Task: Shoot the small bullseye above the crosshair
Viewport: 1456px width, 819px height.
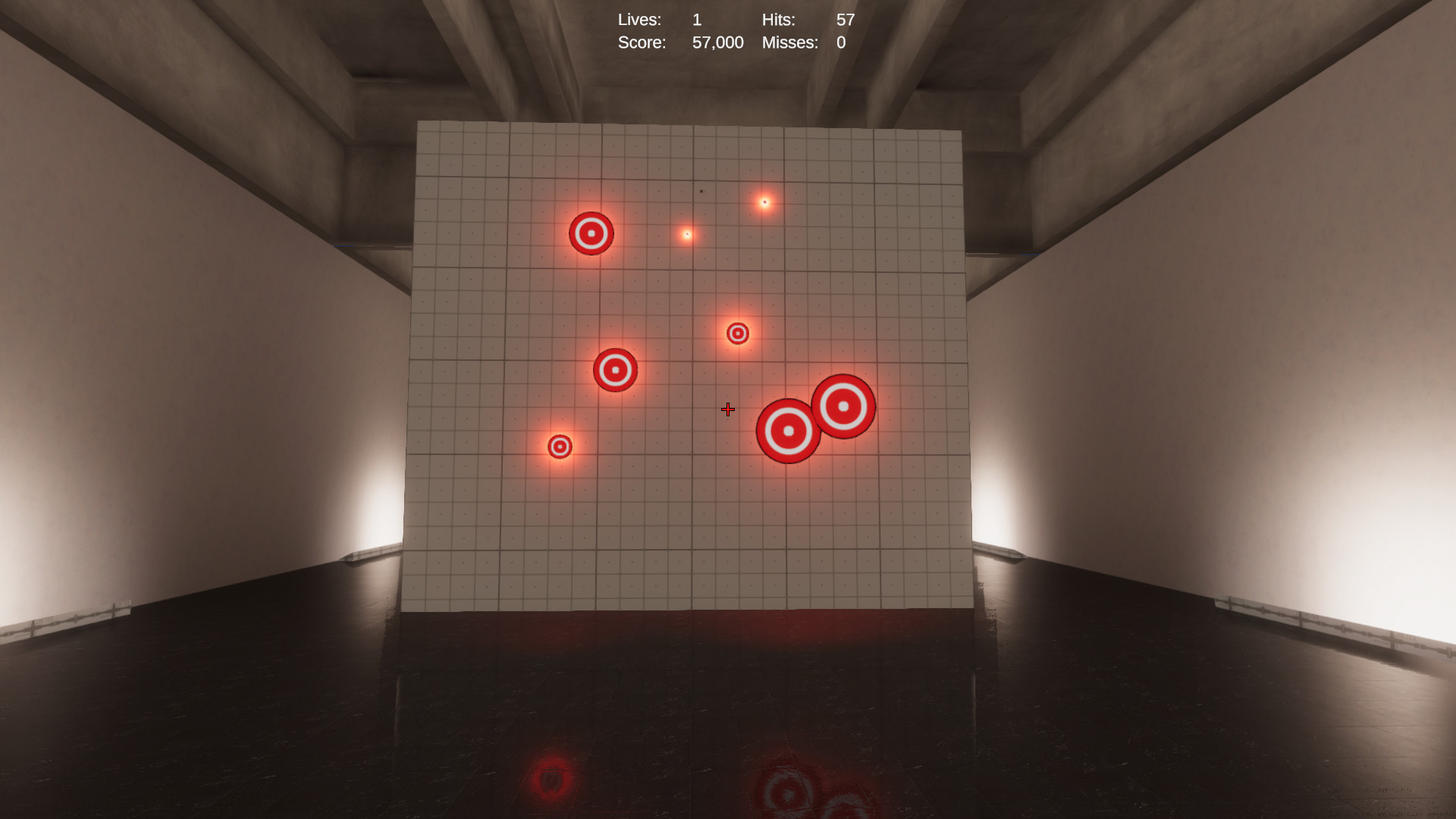Action: (736, 332)
